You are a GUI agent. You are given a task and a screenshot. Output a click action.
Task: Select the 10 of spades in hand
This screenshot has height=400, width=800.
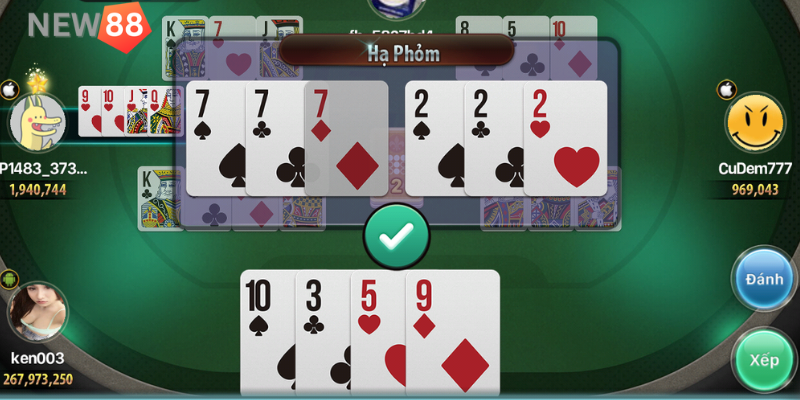[266, 330]
